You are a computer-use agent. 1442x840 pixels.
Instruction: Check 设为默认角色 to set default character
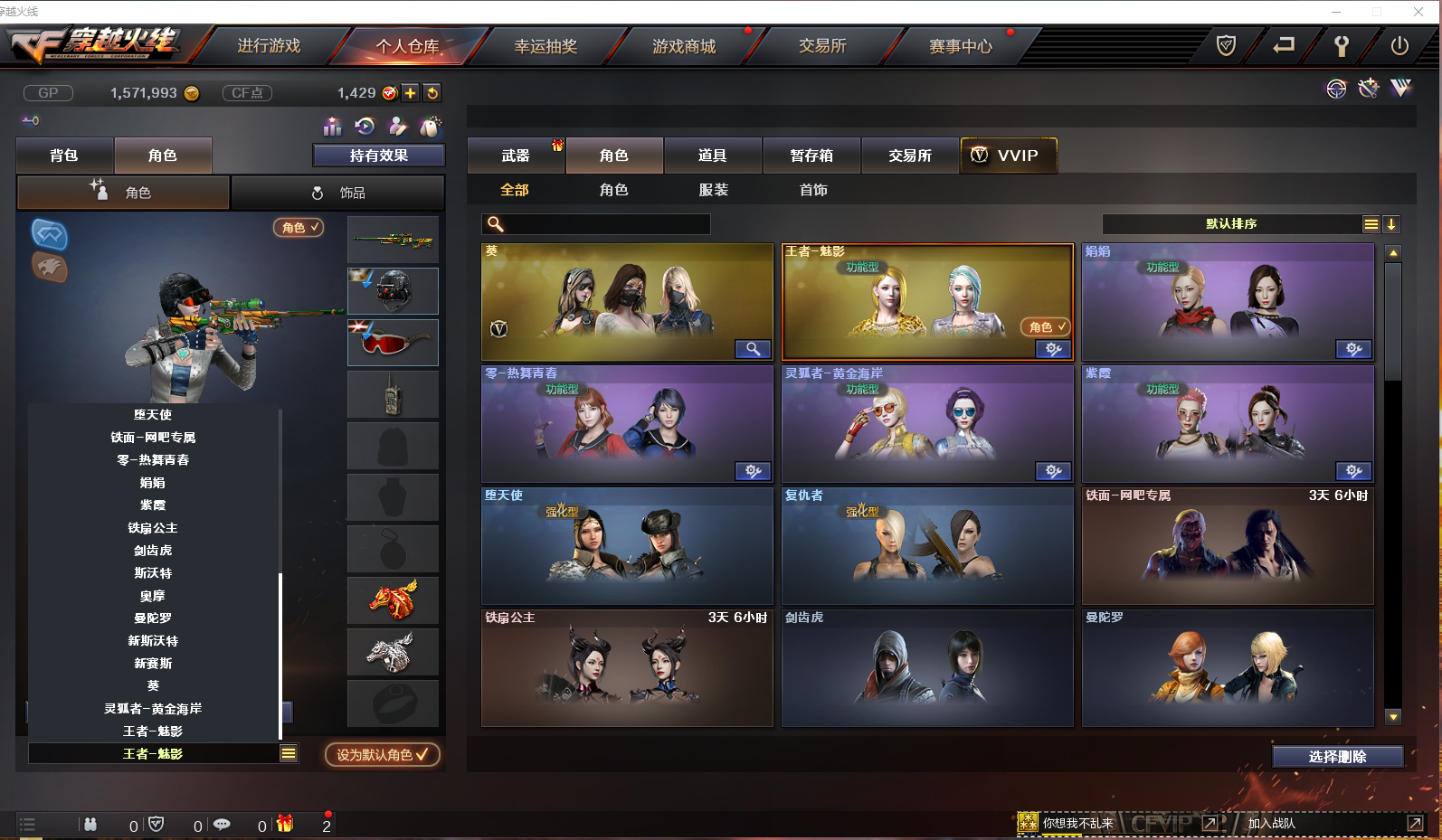pos(381,753)
